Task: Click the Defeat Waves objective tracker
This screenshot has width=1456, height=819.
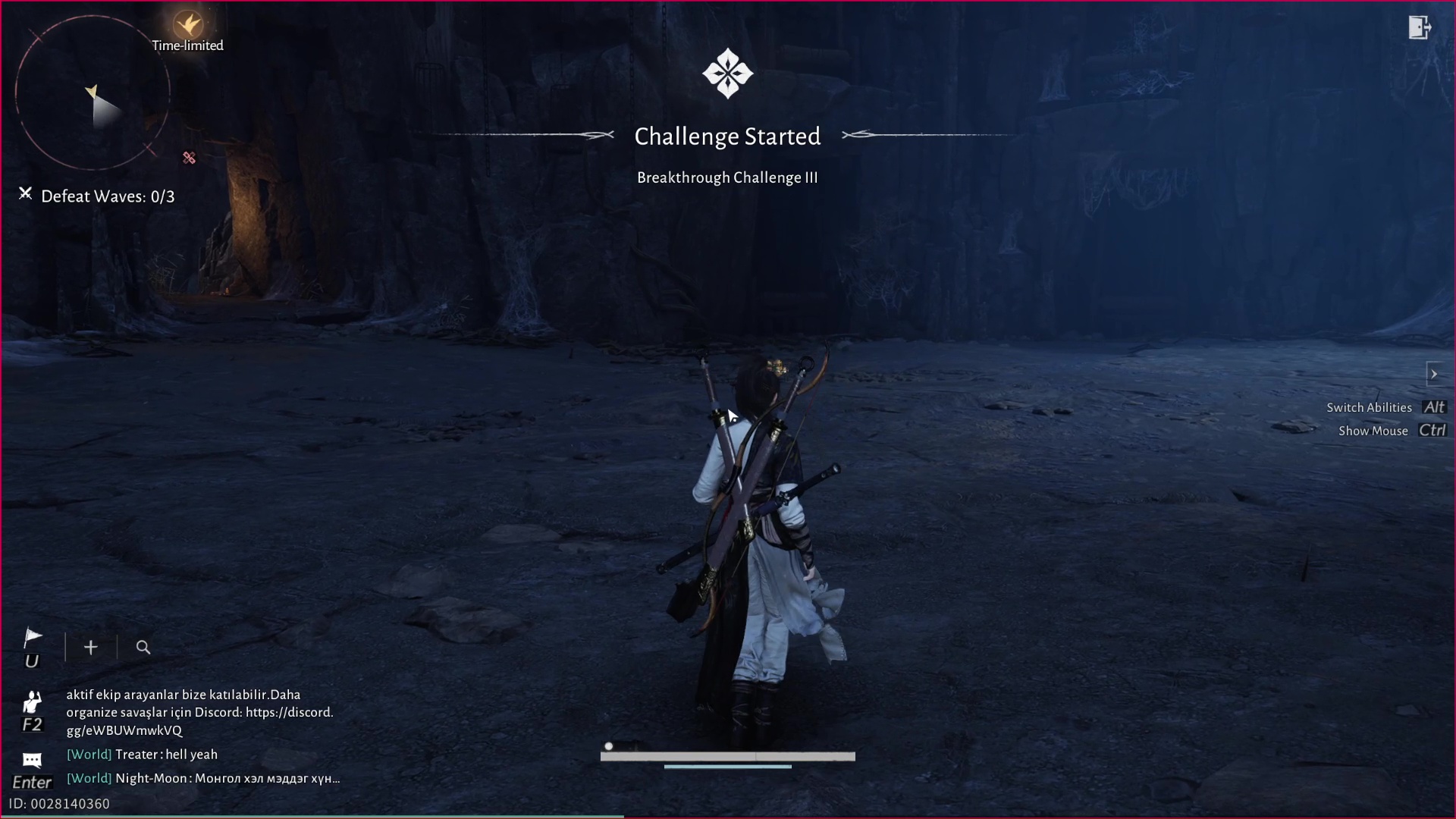Action: tap(107, 196)
